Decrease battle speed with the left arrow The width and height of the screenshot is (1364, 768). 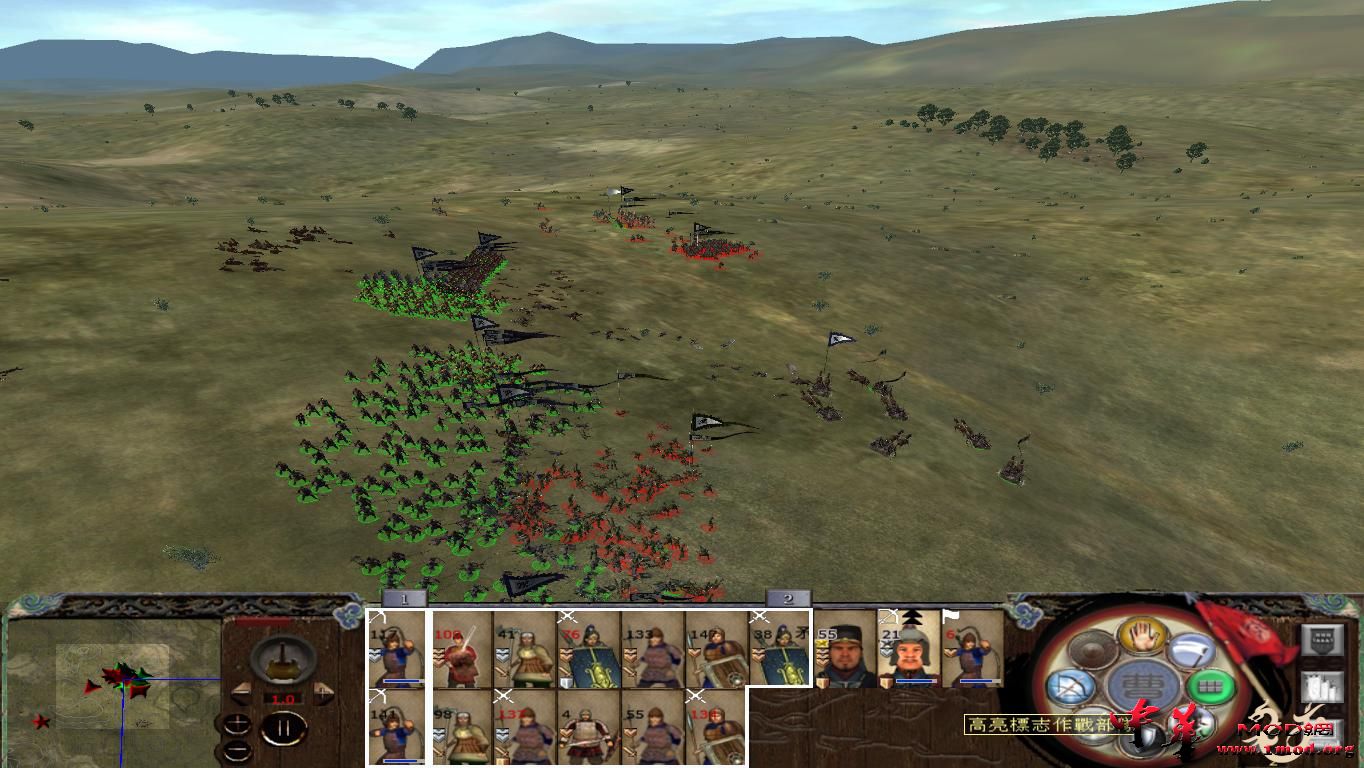click(242, 692)
